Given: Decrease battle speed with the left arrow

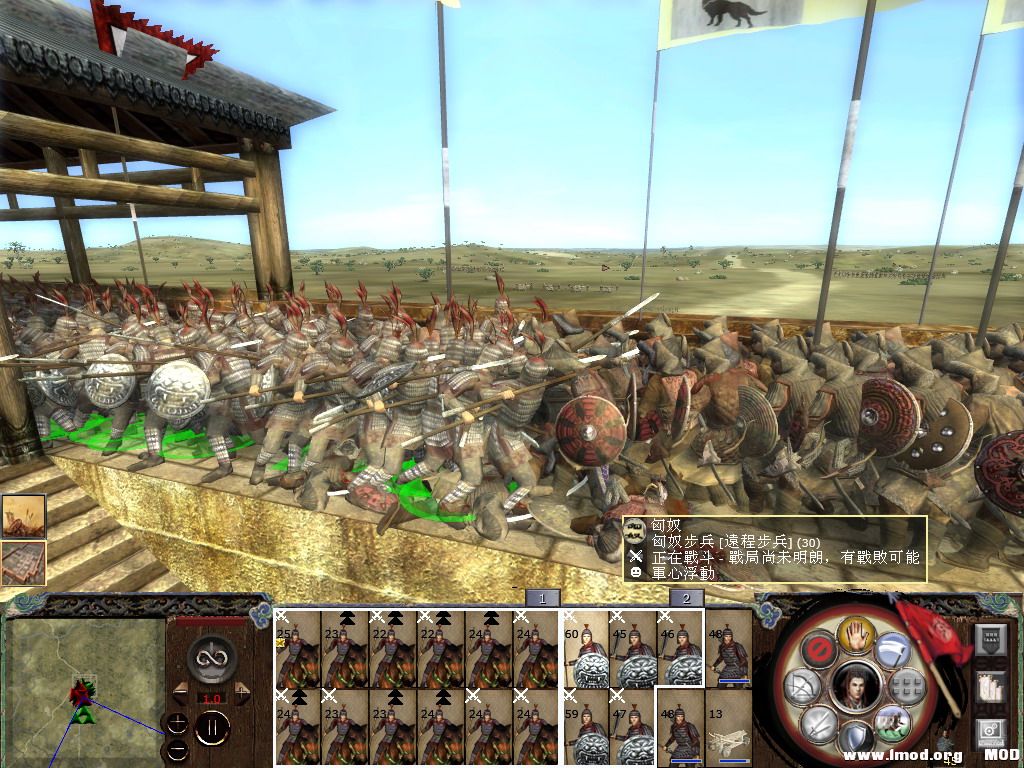Looking at the screenshot, I should click(182, 692).
